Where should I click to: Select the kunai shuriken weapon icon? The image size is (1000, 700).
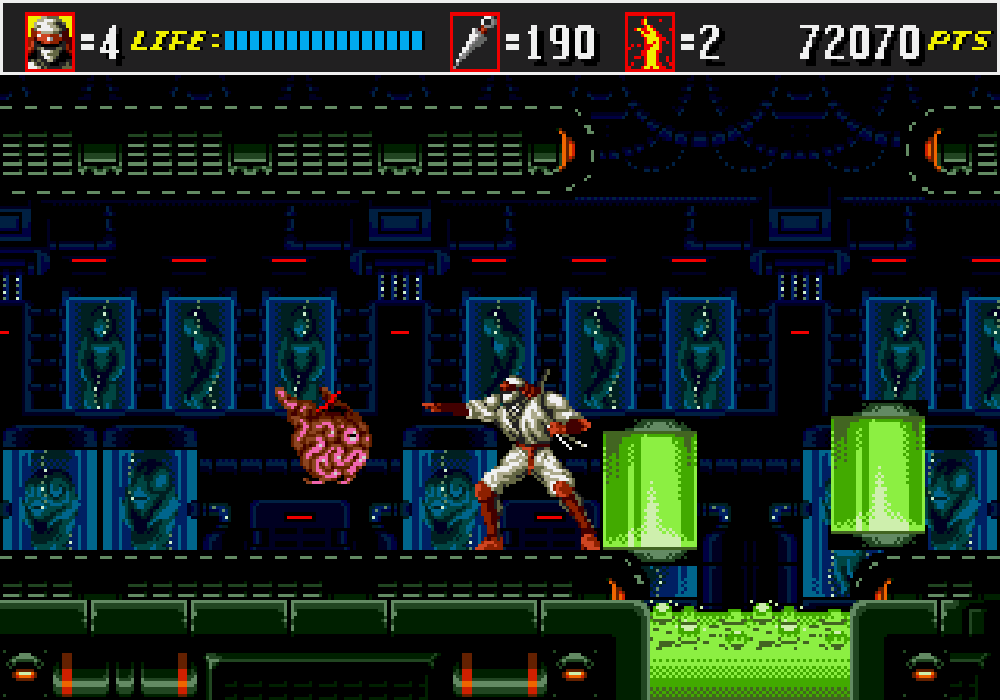coord(474,41)
